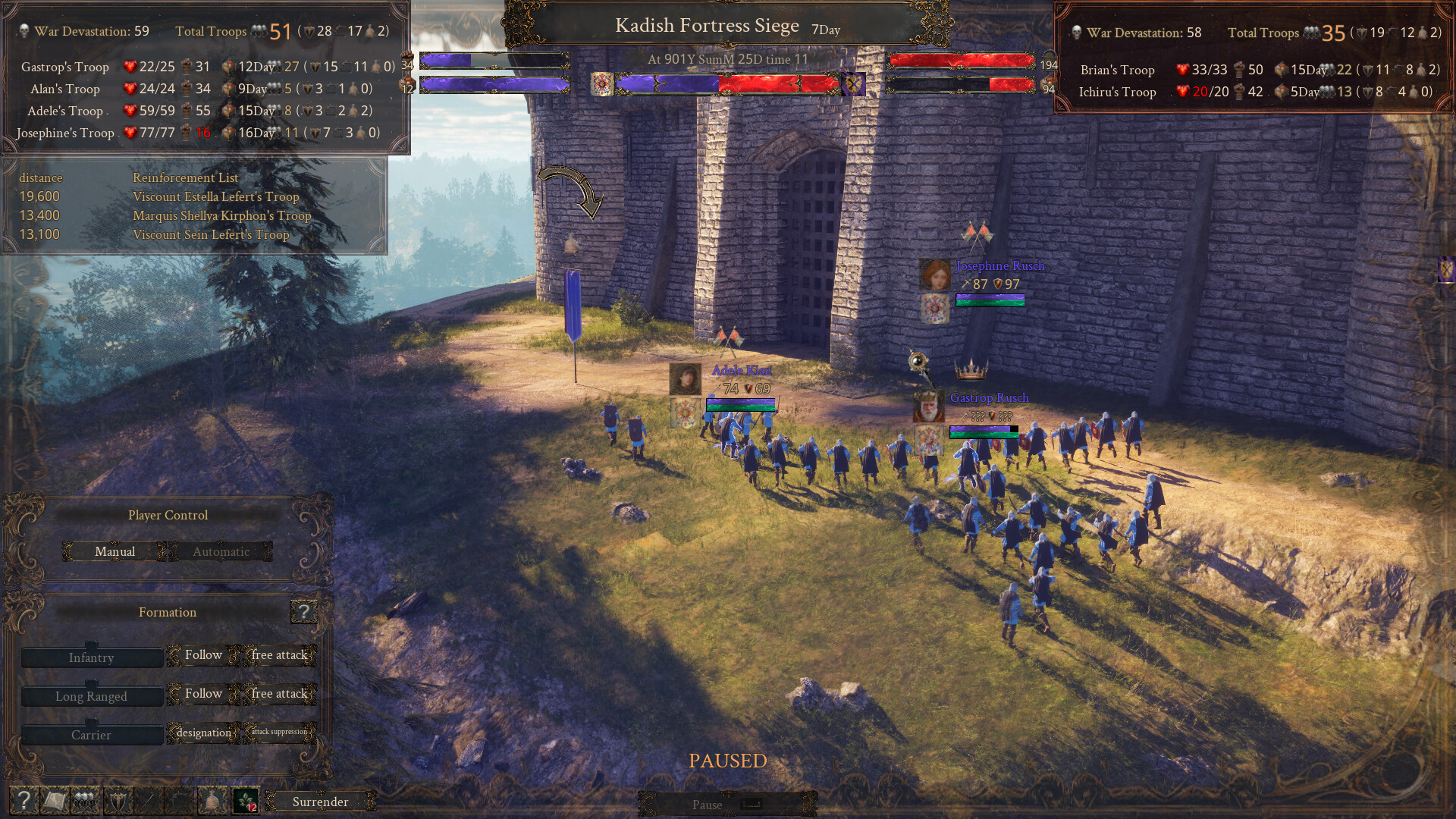
Task: Open the coin pouch supplies icon
Action: pos(212,801)
